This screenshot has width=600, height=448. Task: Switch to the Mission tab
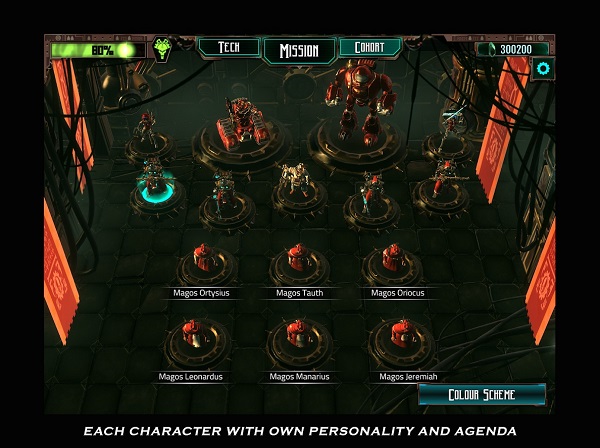click(x=299, y=50)
